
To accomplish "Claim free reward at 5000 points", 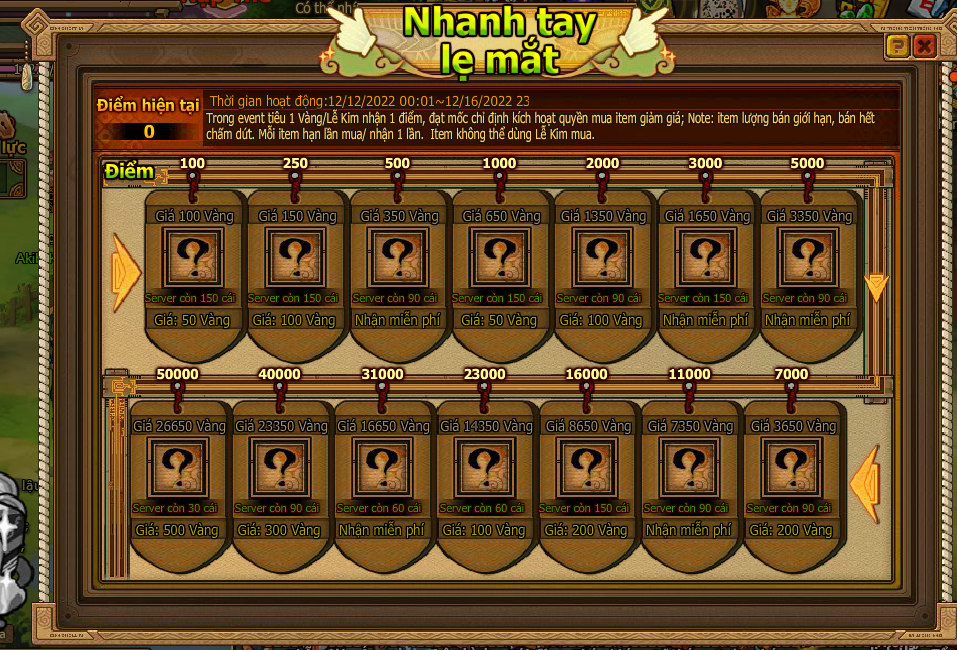I will point(808,320).
